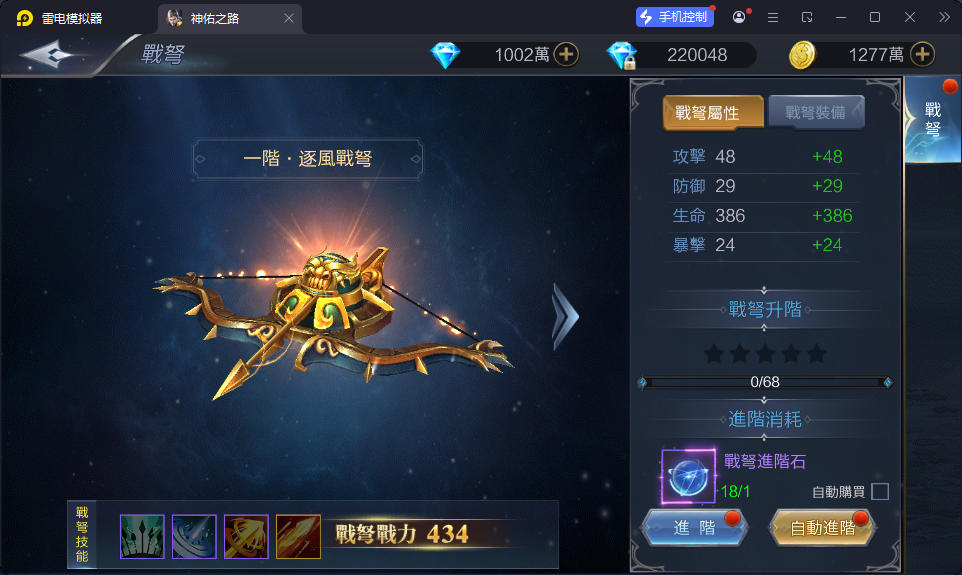962x575 pixels.
Task: Switch to the 戰弩屬性 tab
Action: [x=713, y=113]
